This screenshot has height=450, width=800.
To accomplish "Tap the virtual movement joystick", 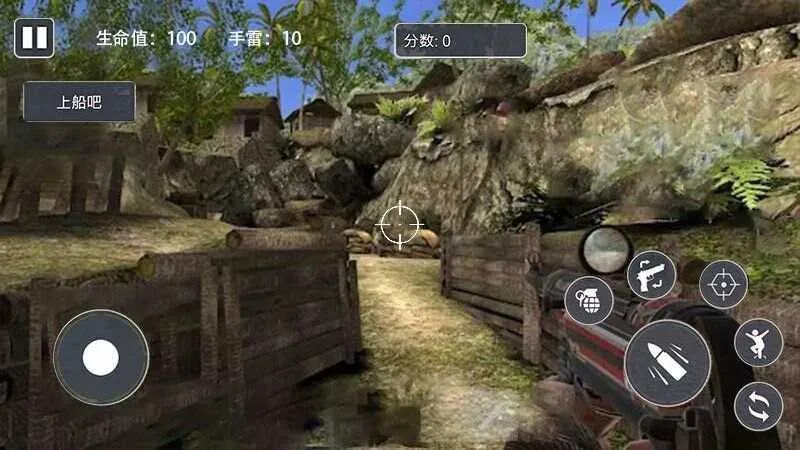I will [x=101, y=357].
